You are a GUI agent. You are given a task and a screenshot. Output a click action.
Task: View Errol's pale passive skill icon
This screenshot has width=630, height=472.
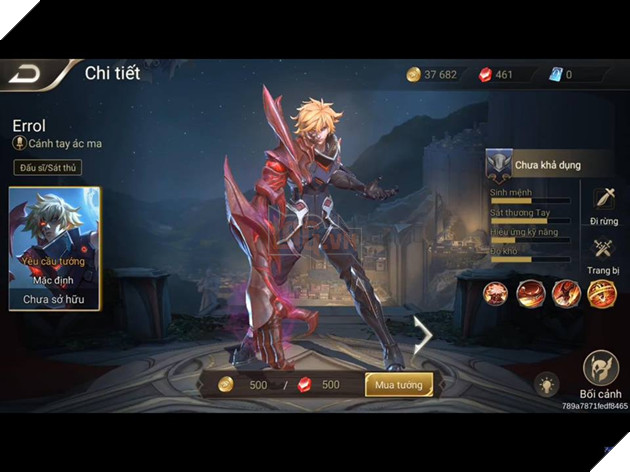click(x=496, y=293)
